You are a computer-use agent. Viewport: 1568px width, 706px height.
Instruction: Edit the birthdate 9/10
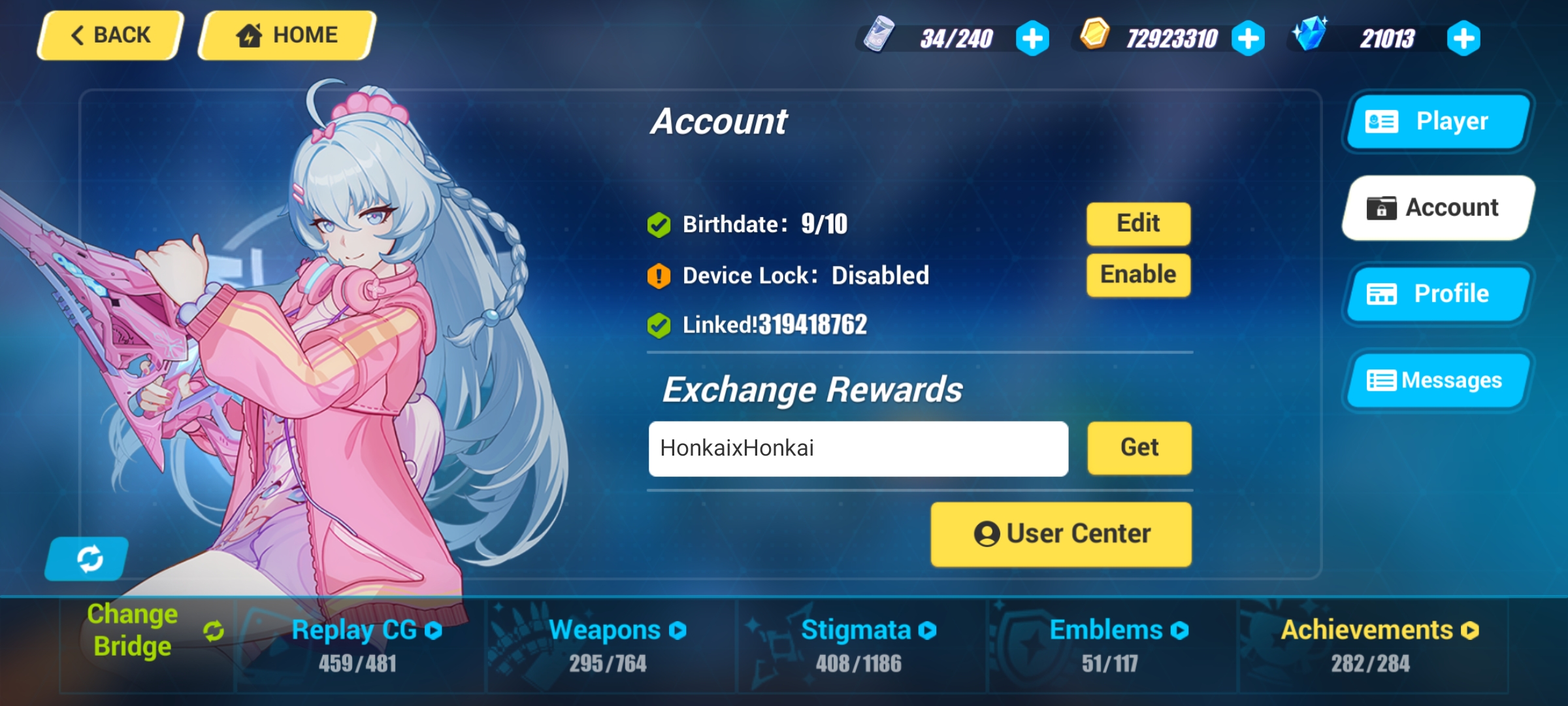1137,224
